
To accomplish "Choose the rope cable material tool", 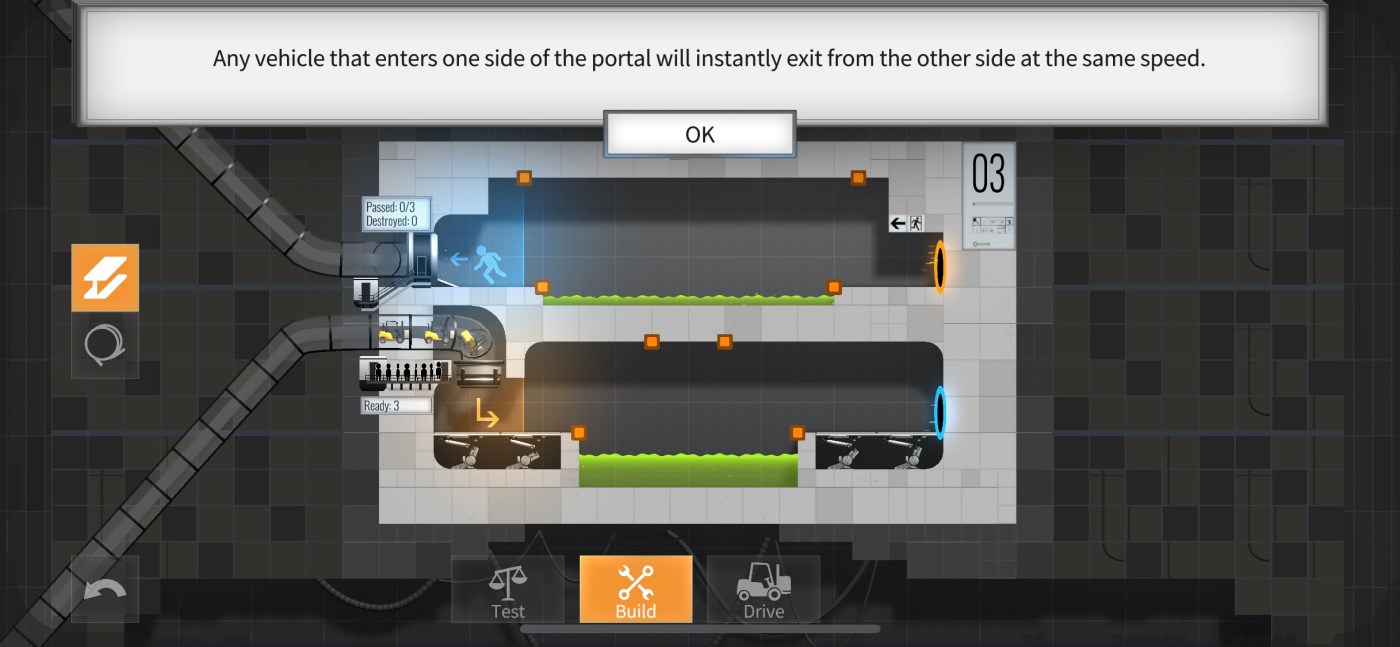I will [105, 345].
